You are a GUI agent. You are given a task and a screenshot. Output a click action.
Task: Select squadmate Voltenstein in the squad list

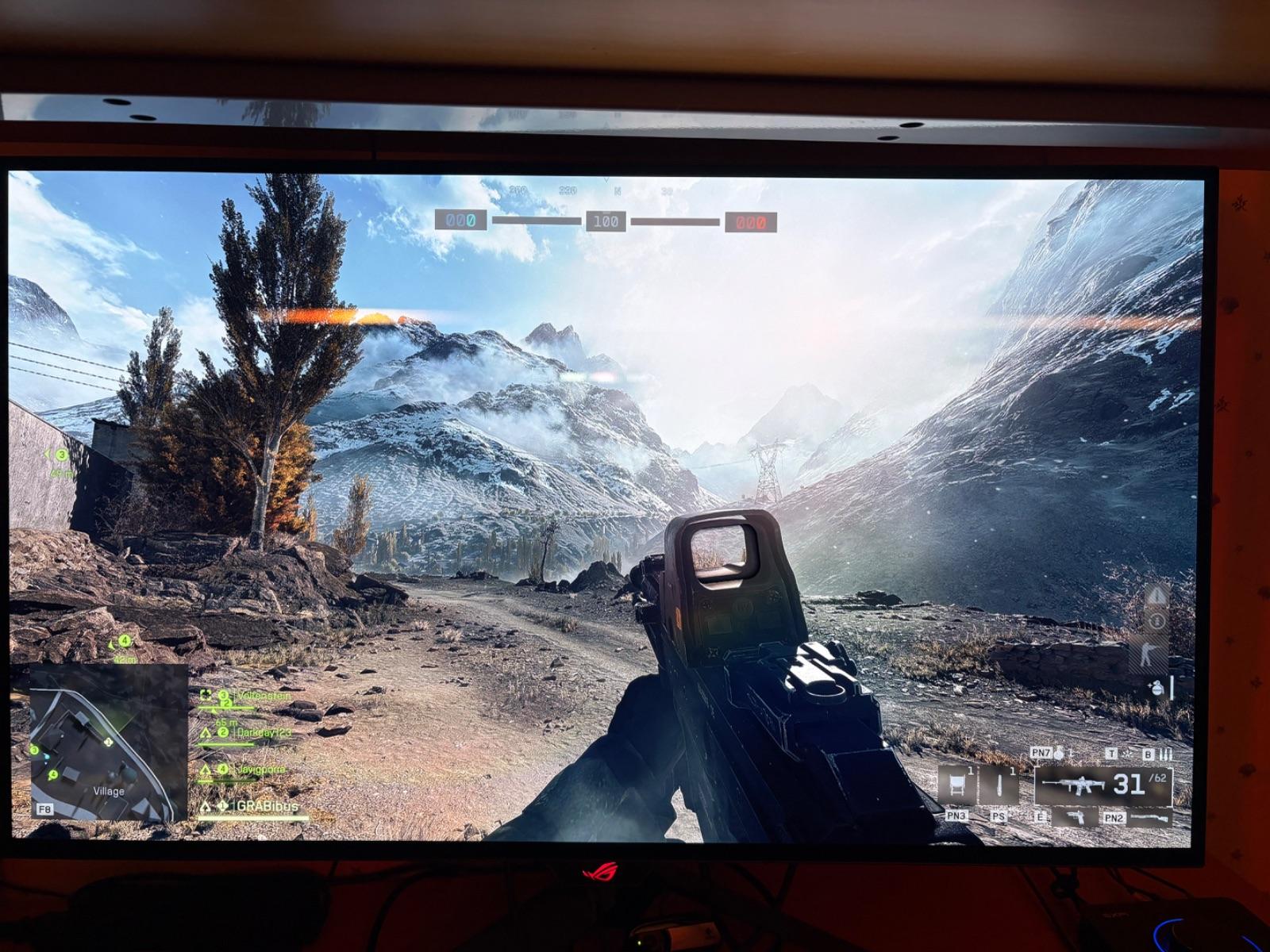(x=264, y=696)
